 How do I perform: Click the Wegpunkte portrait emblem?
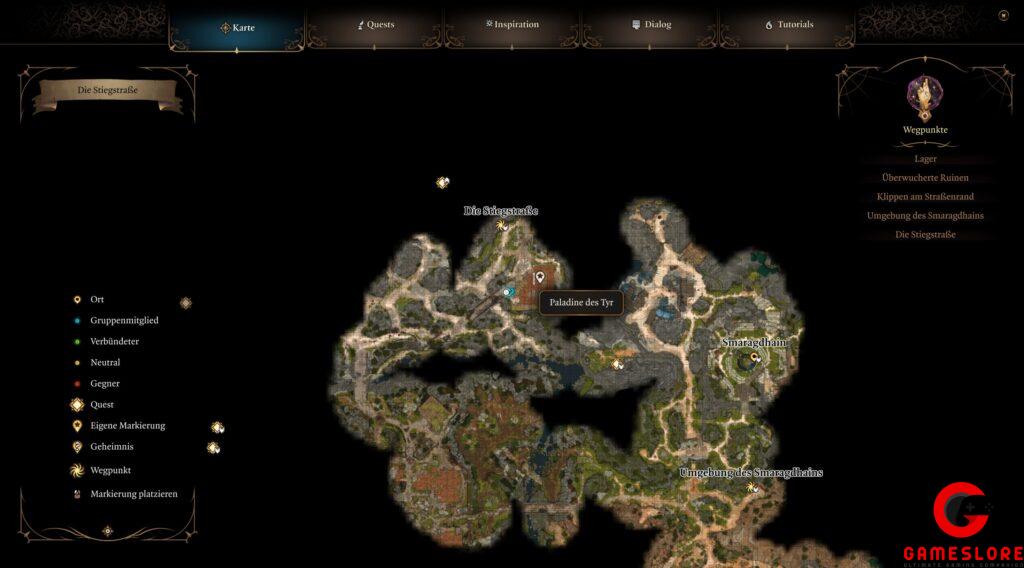click(x=924, y=96)
